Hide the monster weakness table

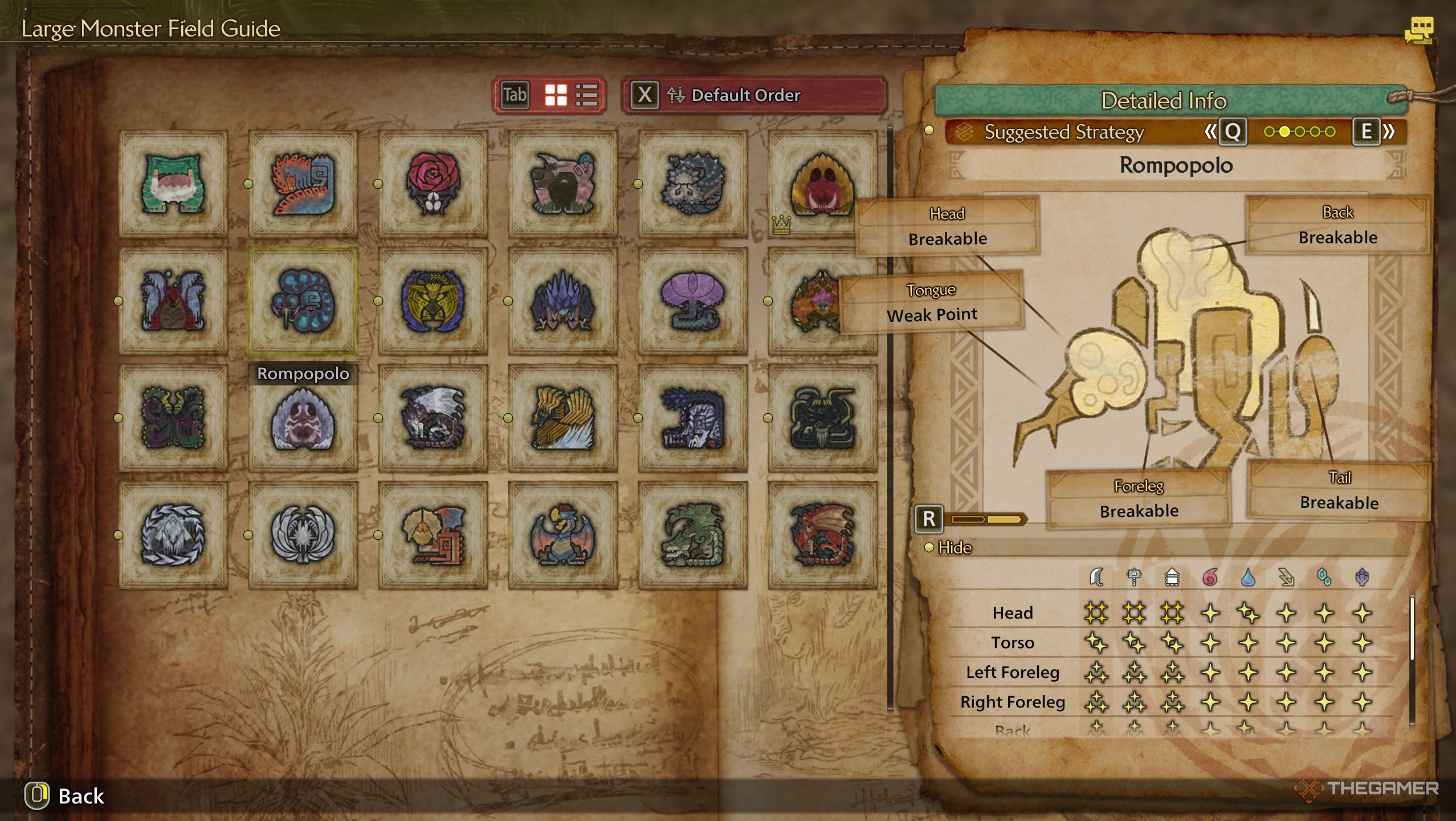953,547
